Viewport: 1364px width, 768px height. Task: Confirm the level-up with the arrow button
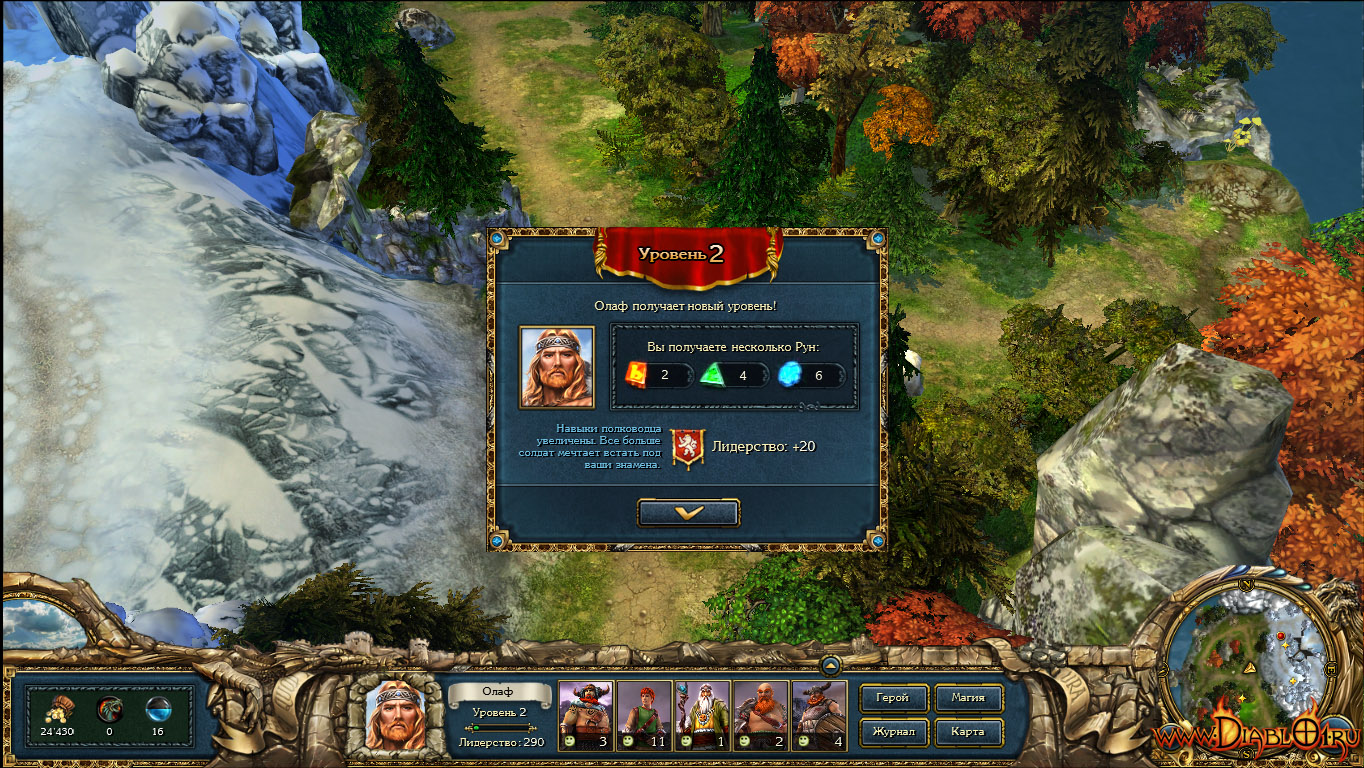tap(689, 512)
